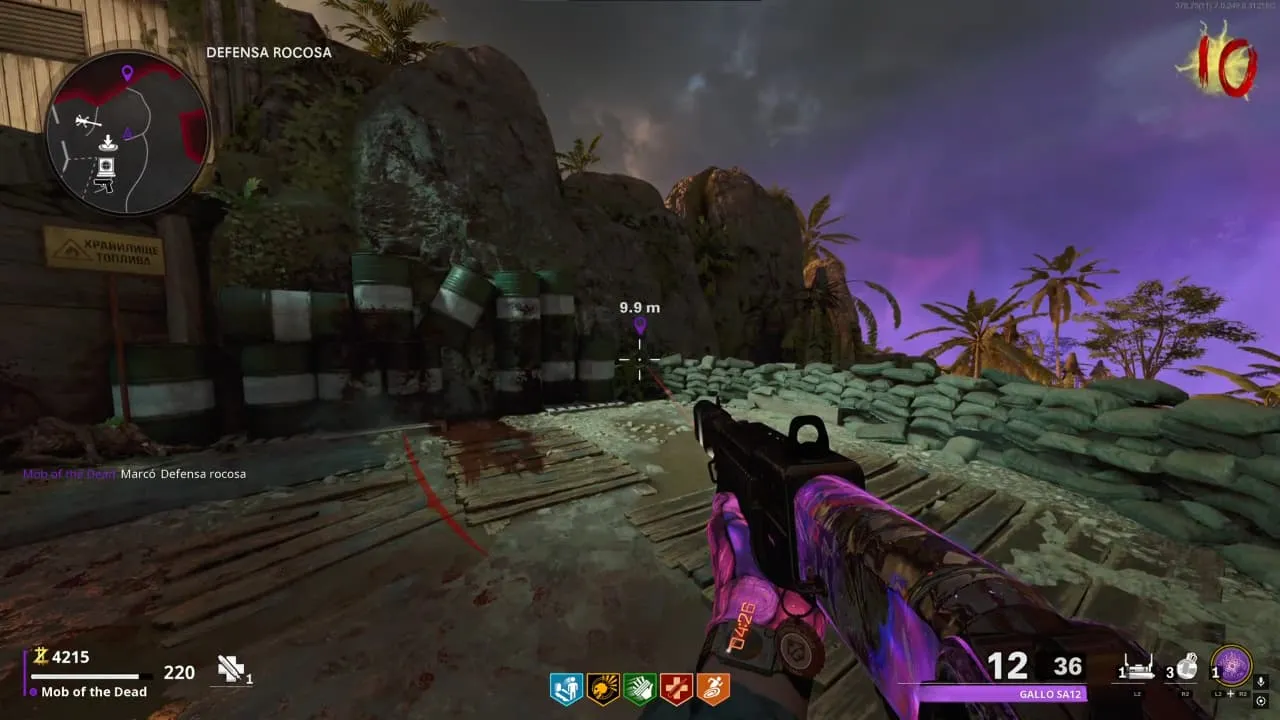Click the blue perk icon
Image resolution: width=1280 pixels, height=720 pixels.
pos(566,688)
